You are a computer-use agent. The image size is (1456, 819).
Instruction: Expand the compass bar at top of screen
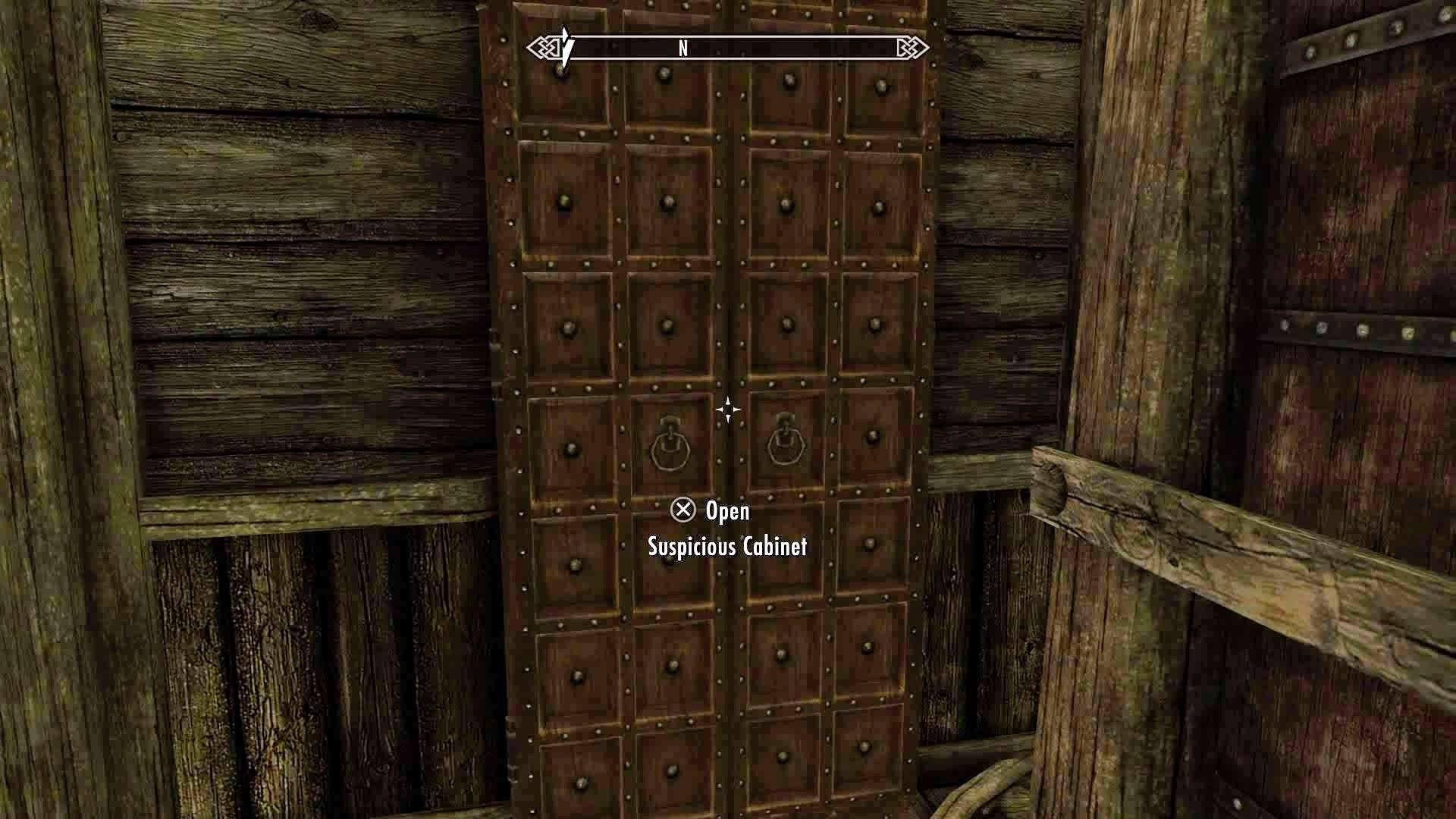728,47
